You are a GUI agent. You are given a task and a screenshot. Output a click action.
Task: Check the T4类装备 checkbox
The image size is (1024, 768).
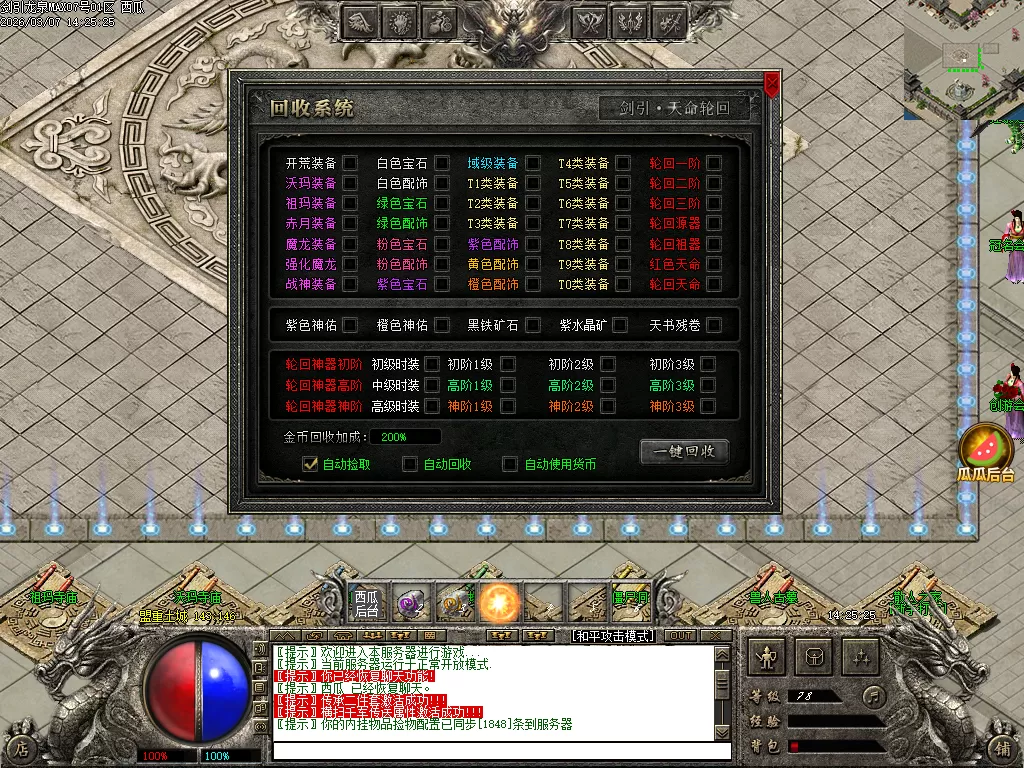623,163
